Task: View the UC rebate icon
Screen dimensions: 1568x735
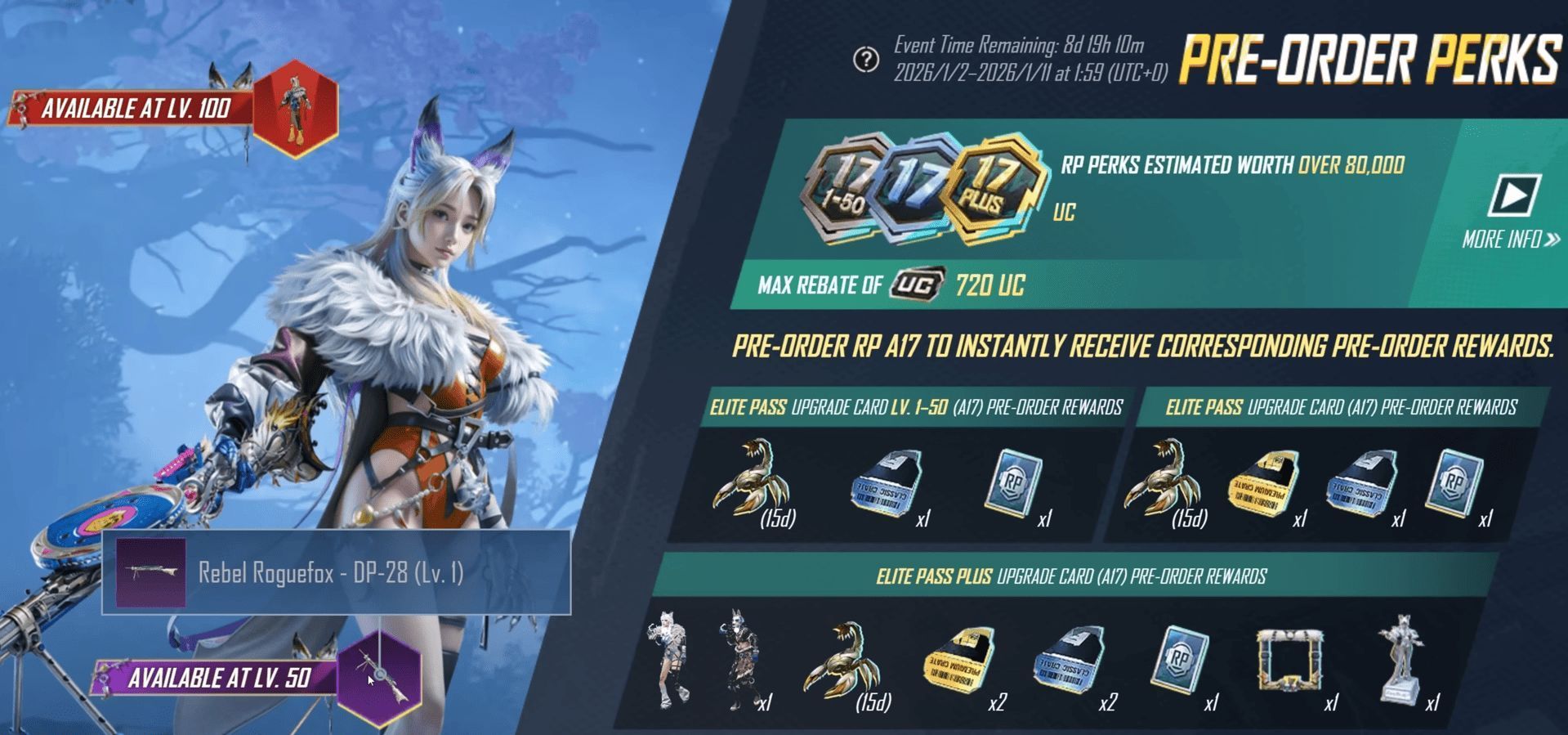Action: pos(918,285)
